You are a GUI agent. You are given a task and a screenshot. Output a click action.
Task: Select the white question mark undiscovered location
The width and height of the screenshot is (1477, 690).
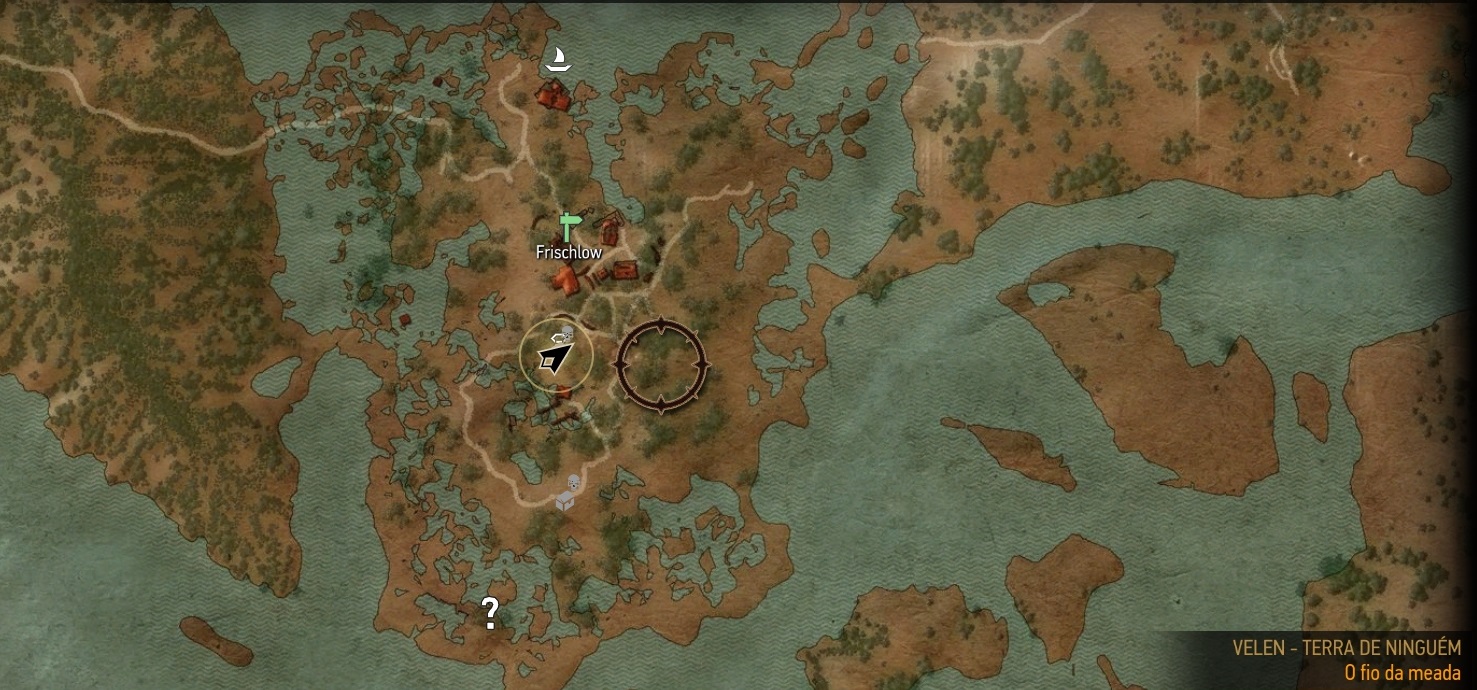click(x=490, y=612)
